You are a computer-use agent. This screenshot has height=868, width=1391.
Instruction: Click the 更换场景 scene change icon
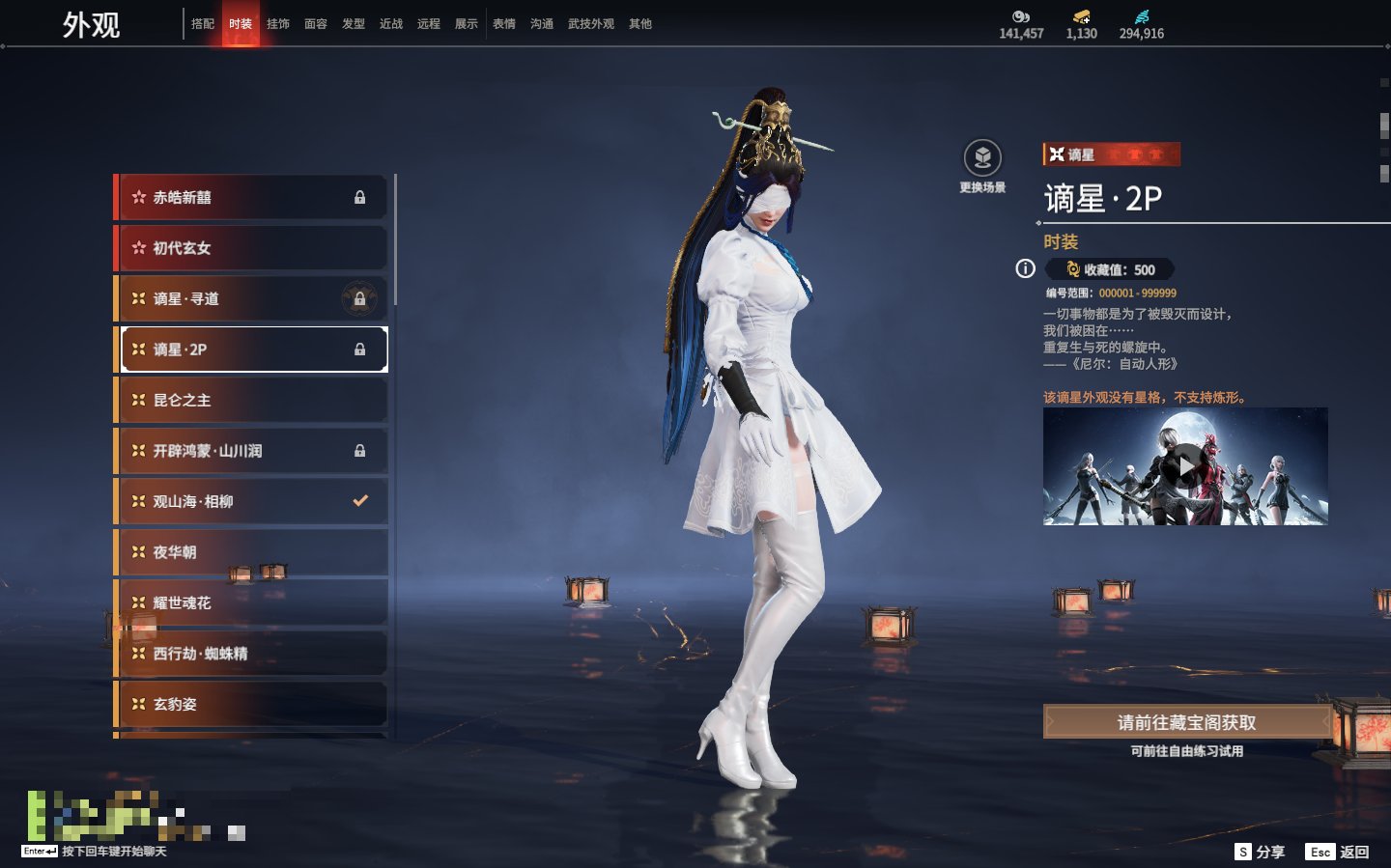click(982, 159)
